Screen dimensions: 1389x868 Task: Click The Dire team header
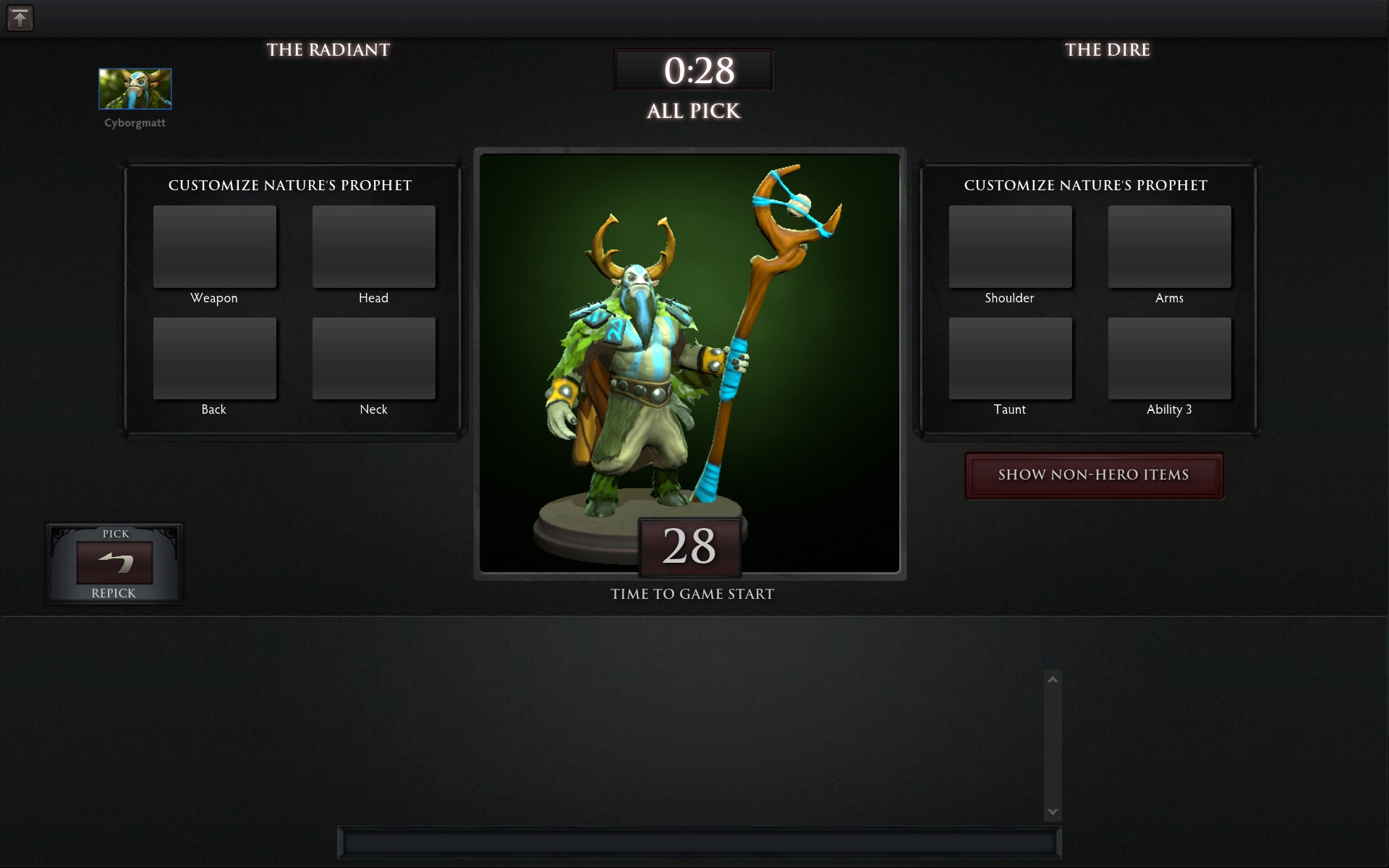tap(1108, 50)
